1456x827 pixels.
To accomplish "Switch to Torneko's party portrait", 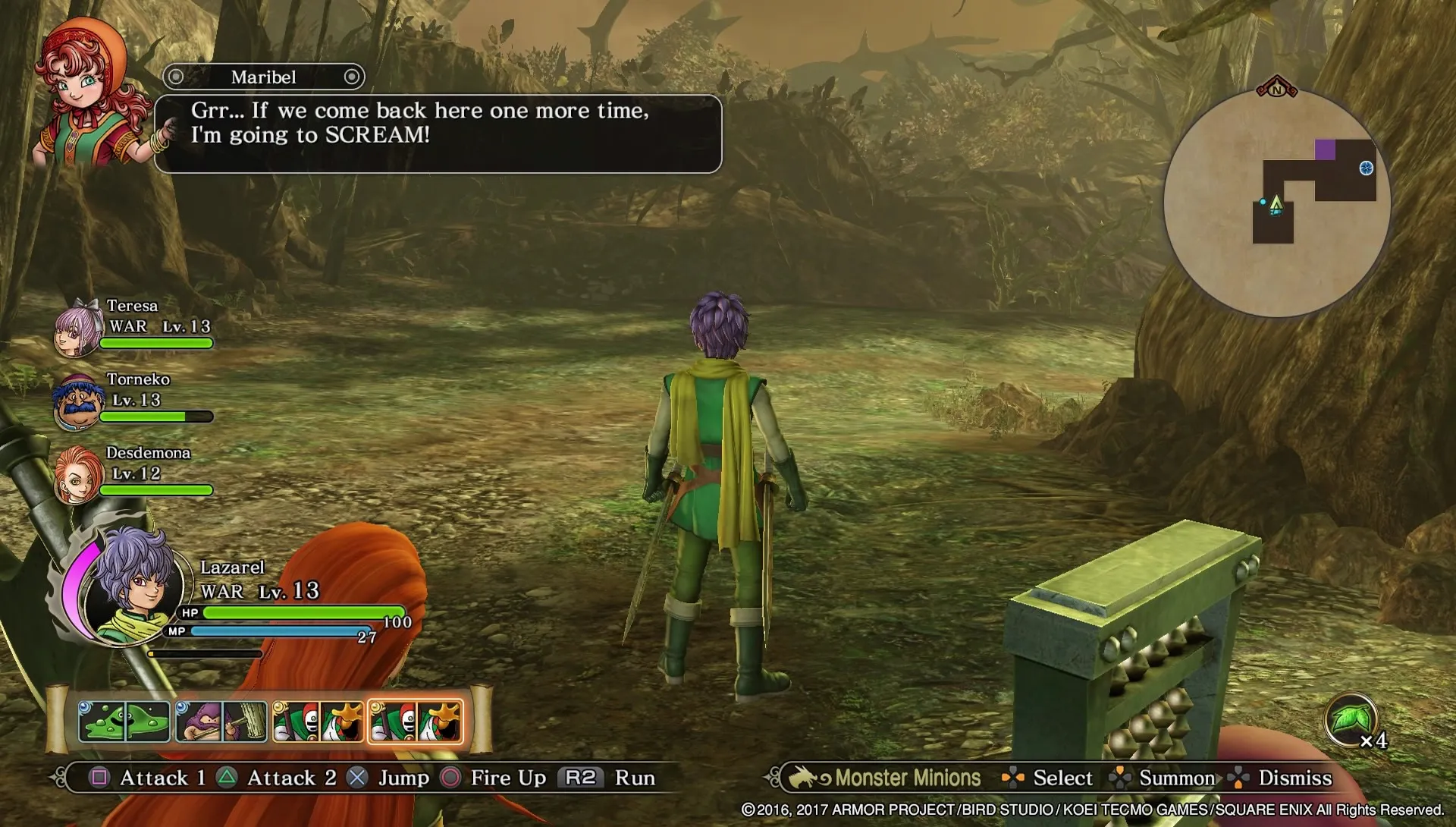I will [x=77, y=402].
